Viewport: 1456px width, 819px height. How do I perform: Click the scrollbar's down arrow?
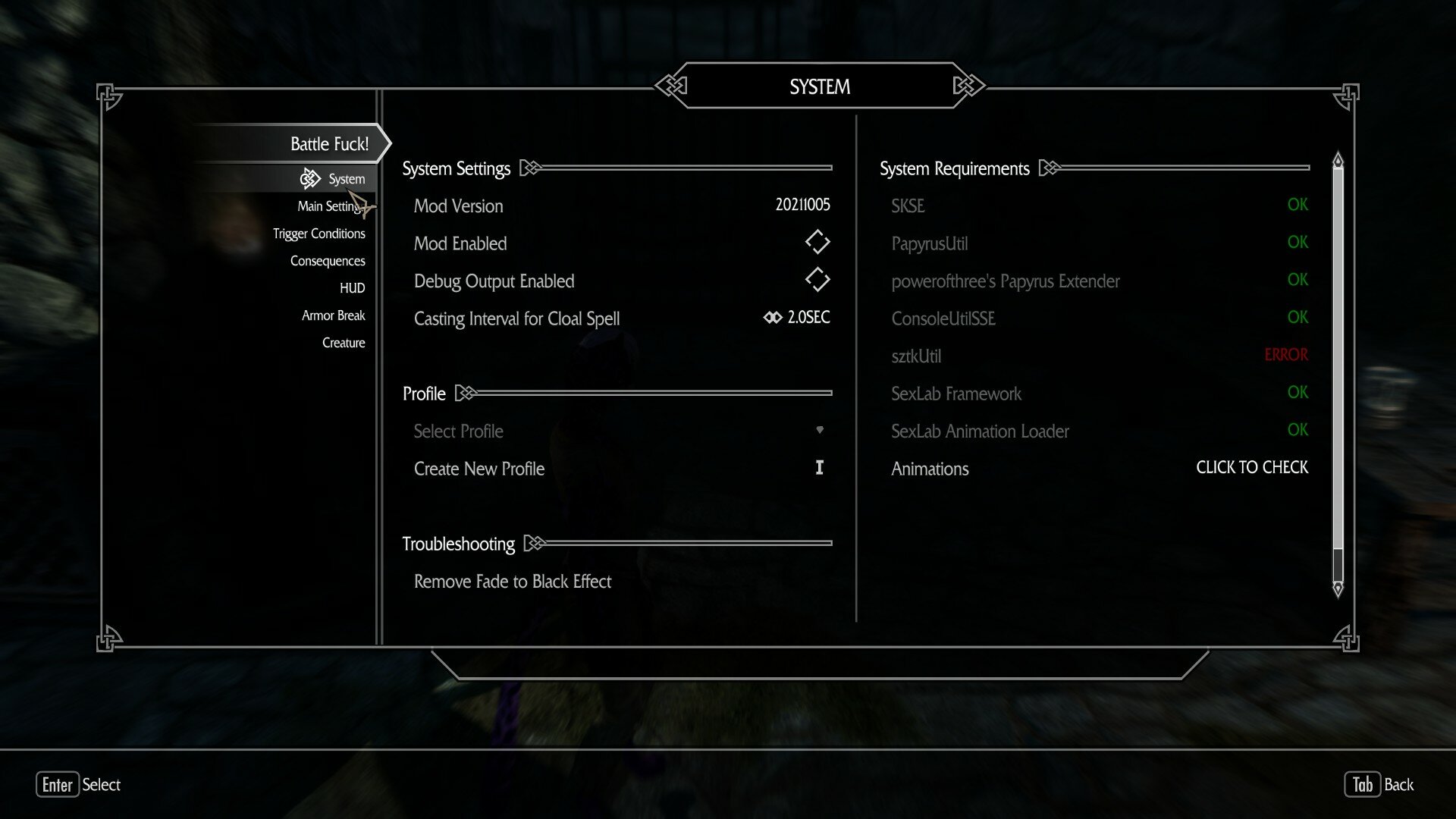[x=1338, y=588]
